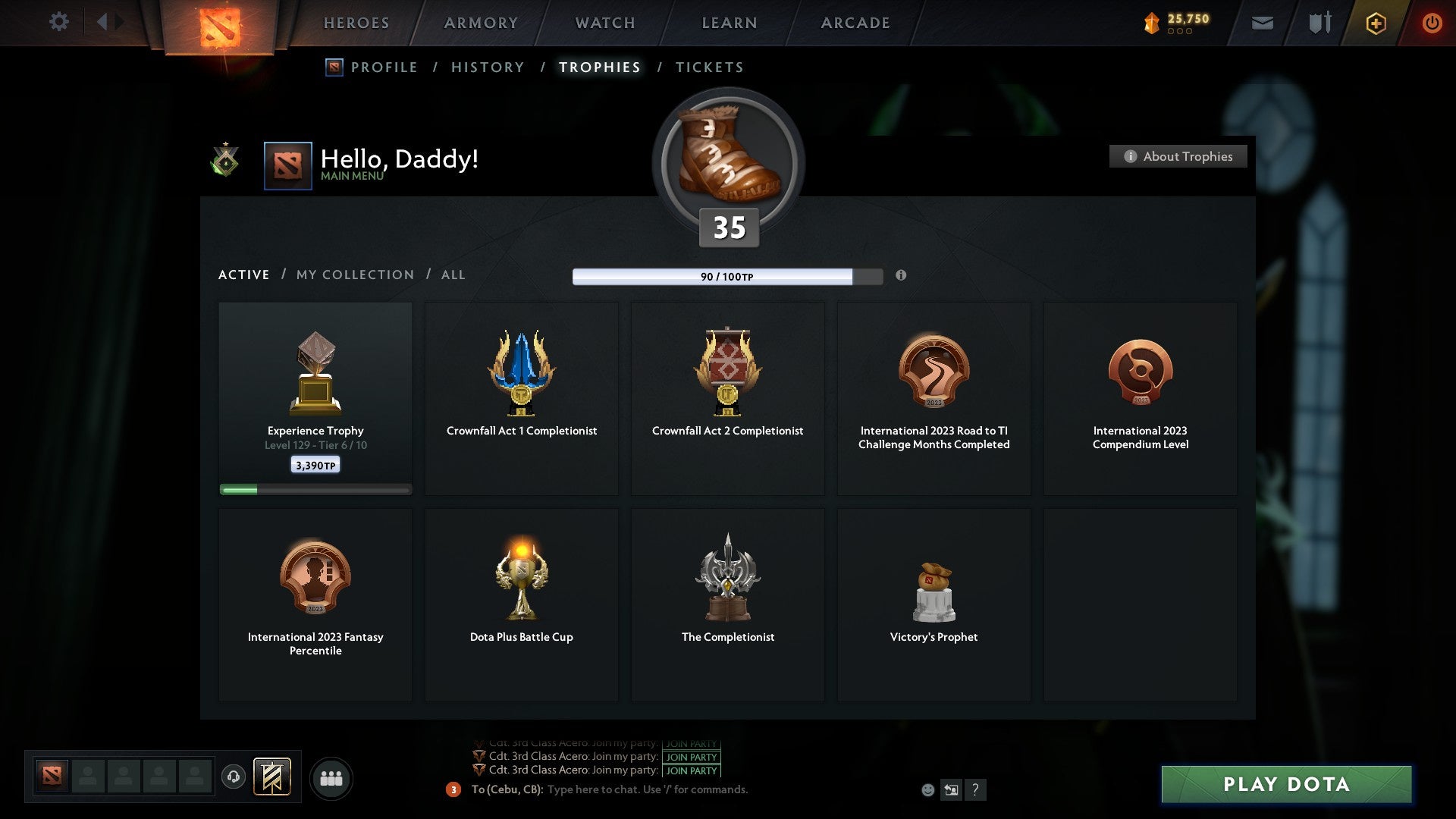The width and height of the screenshot is (1456, 819).
Task: Switch to the MY COLLECTION tab
Action: click(x=354, y=275)
